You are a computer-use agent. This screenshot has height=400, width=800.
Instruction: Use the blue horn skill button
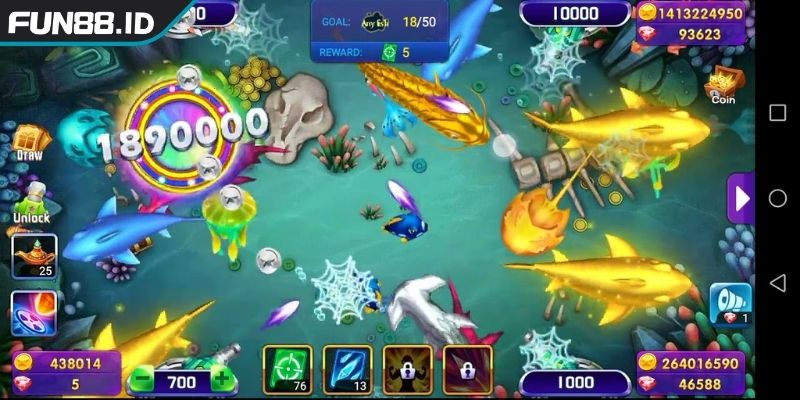(730, 303)
